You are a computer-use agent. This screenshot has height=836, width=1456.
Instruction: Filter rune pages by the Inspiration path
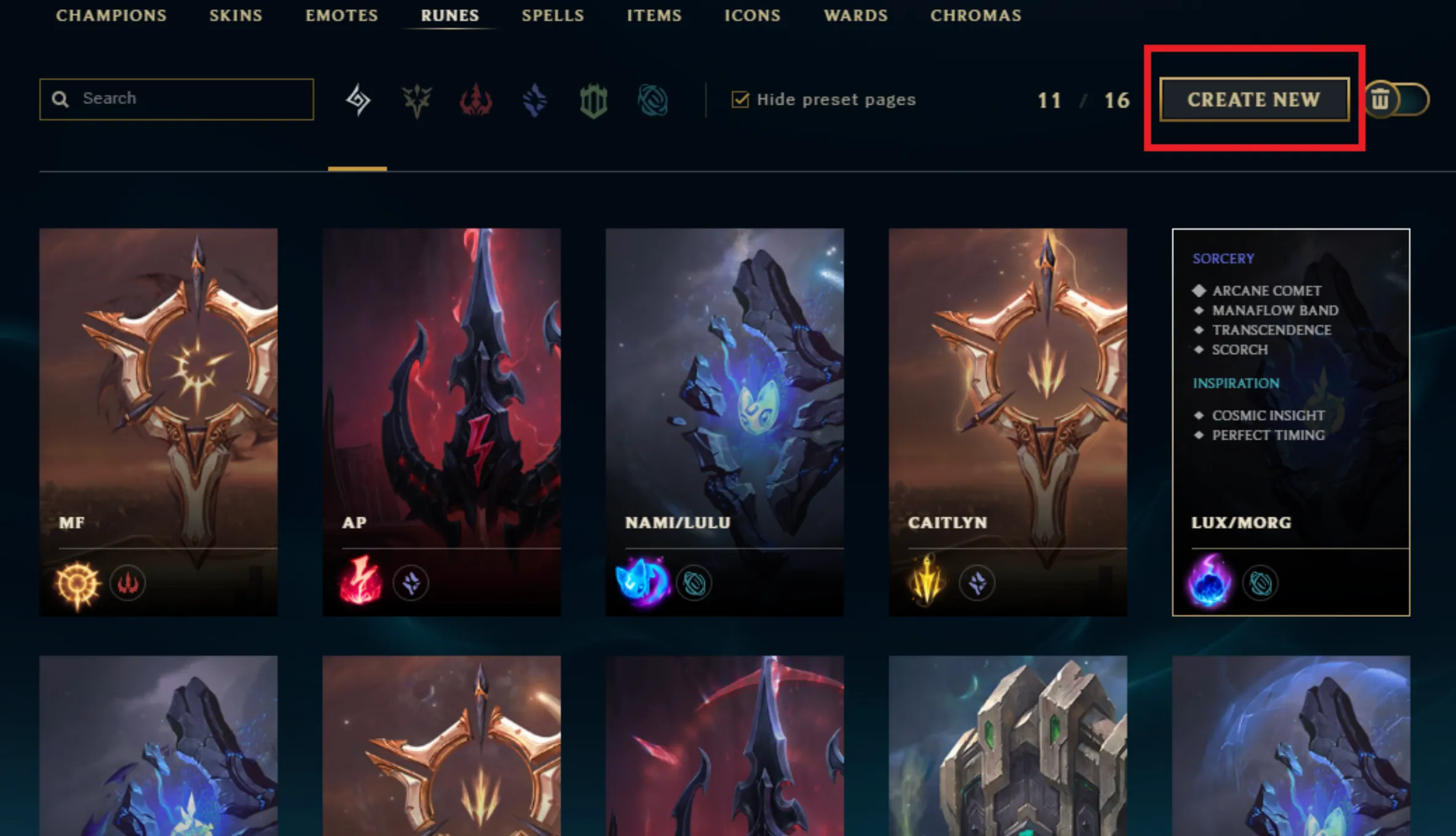click(x=653, y=98)
